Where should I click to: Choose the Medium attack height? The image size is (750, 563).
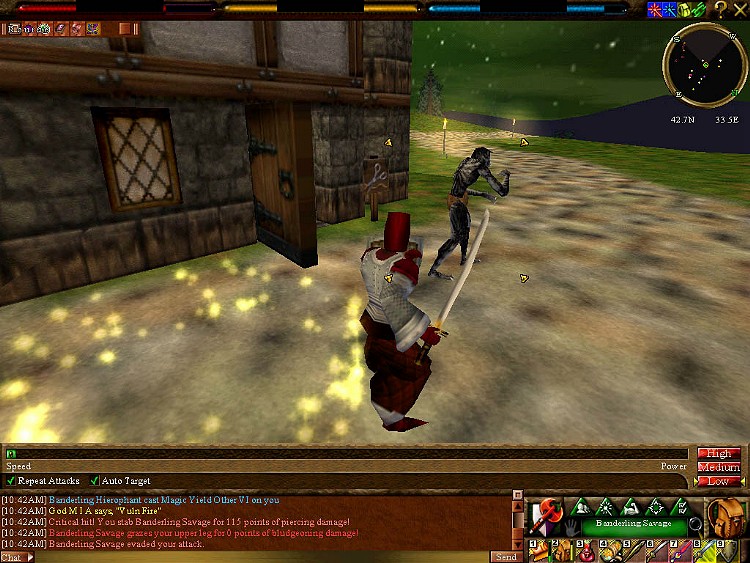pos(719,467)
